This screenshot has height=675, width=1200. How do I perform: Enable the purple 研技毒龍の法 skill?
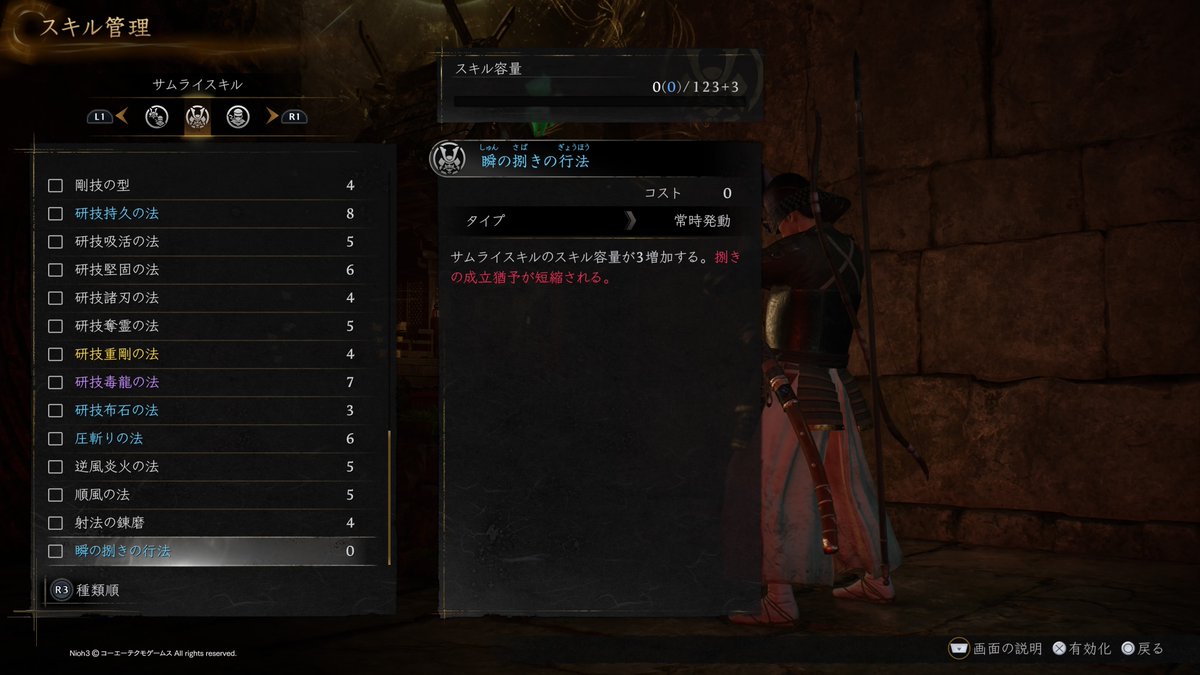[x=56, y=382]
